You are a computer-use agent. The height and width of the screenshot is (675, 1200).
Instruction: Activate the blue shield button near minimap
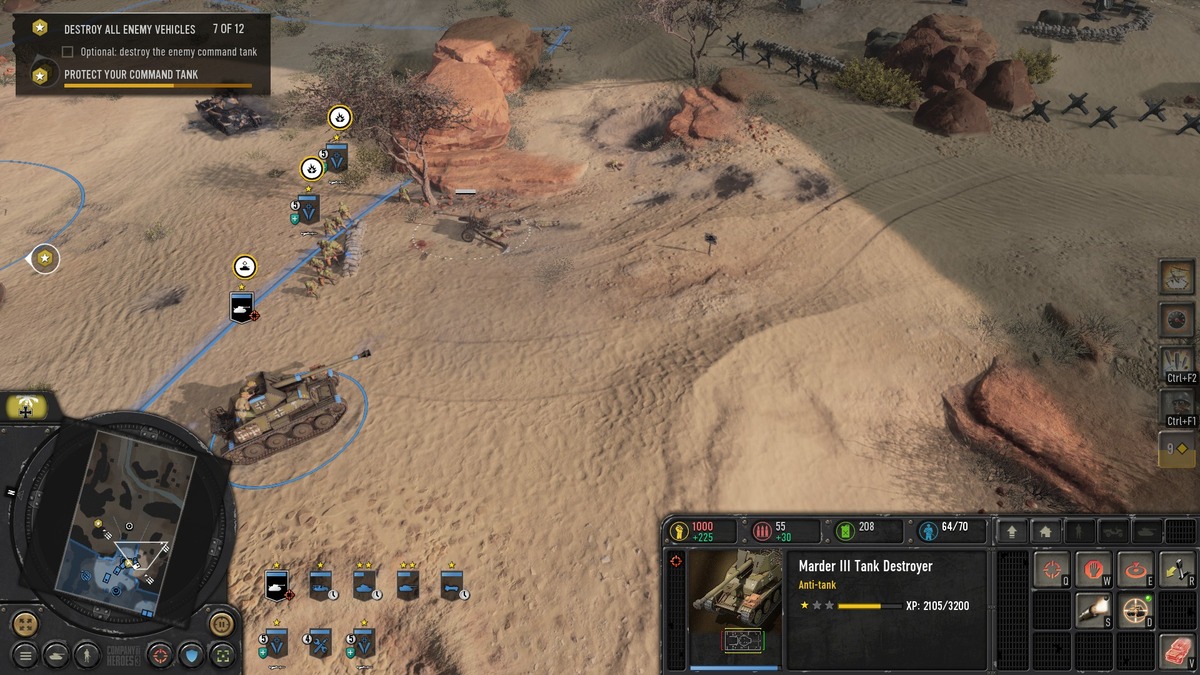(x=191, y=655)
